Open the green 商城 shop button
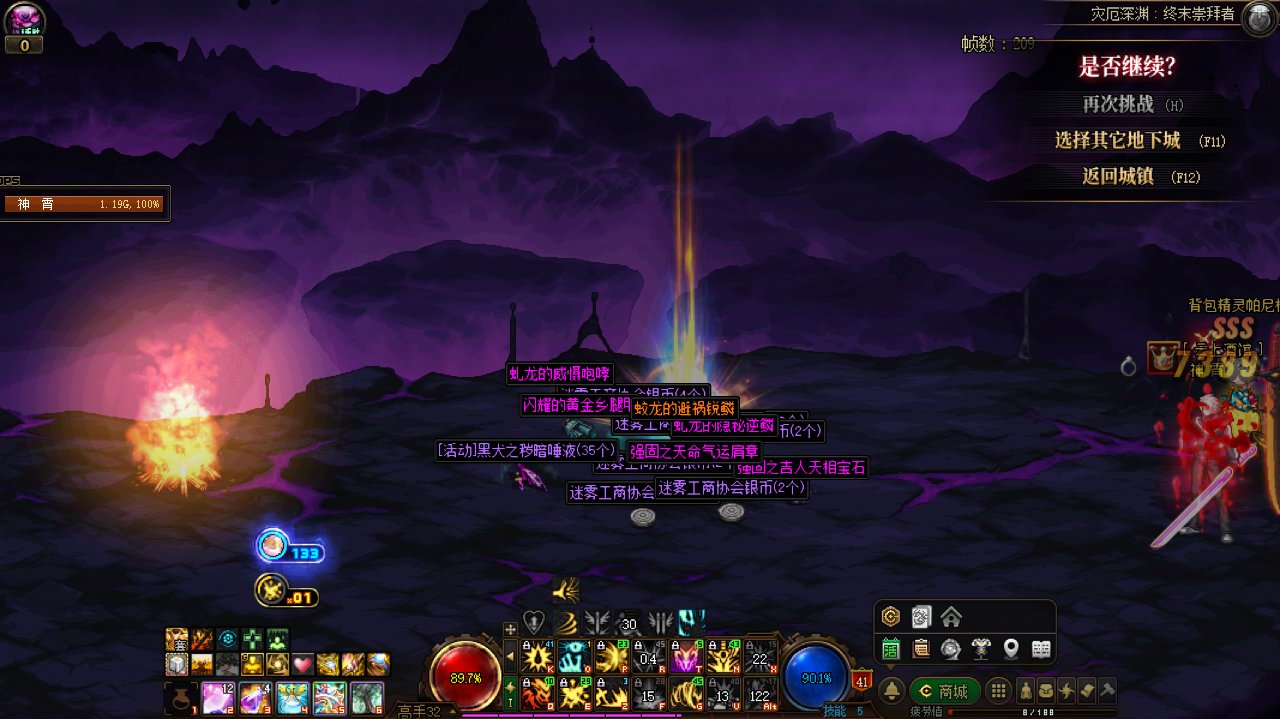Screen dimensions: 1280x719 (944, 691)
